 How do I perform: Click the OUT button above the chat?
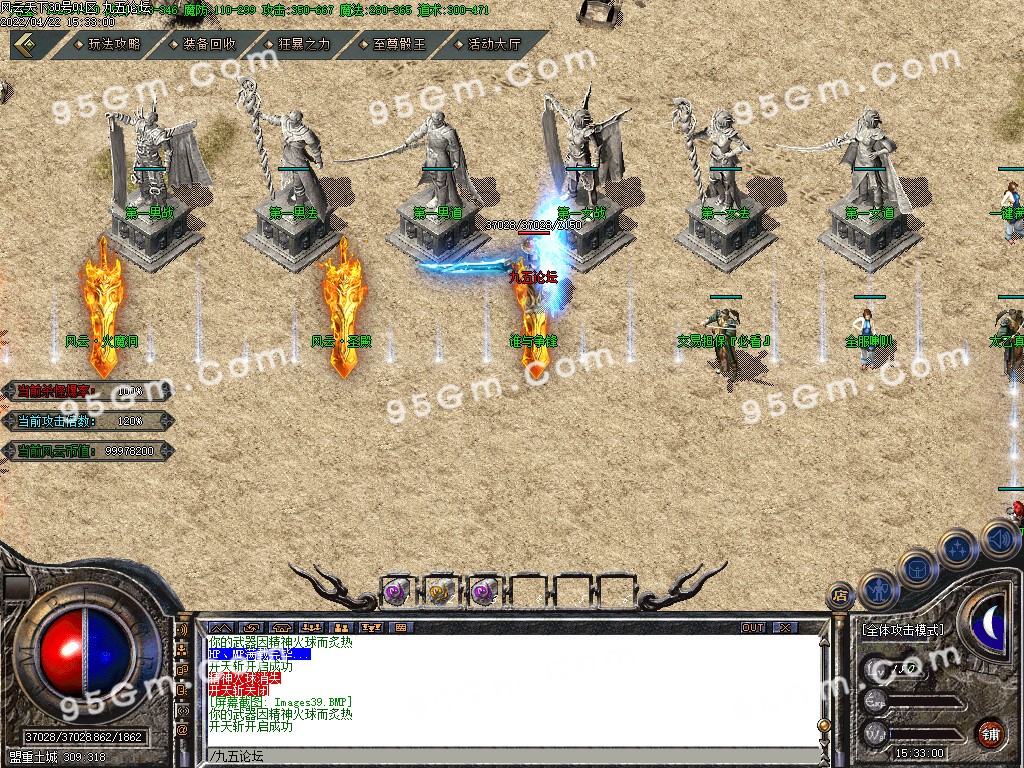pos(753,628)
